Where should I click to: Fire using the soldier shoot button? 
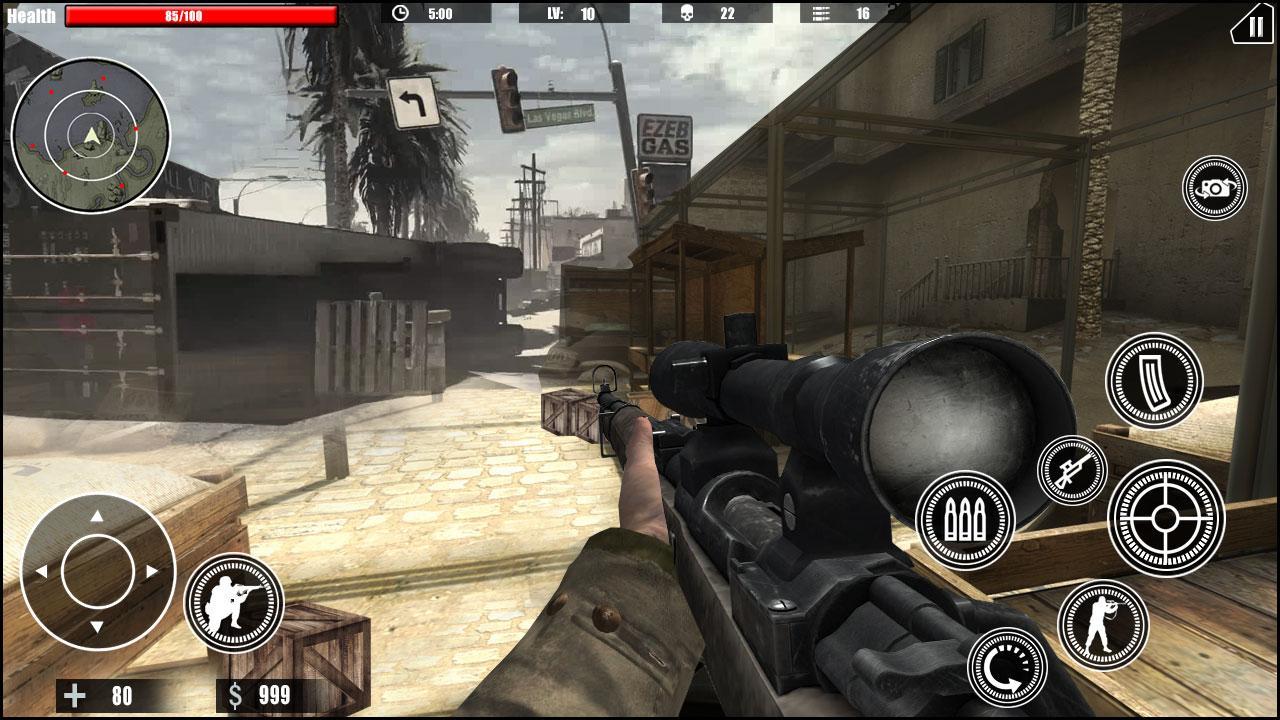click(x=234, y=604)
